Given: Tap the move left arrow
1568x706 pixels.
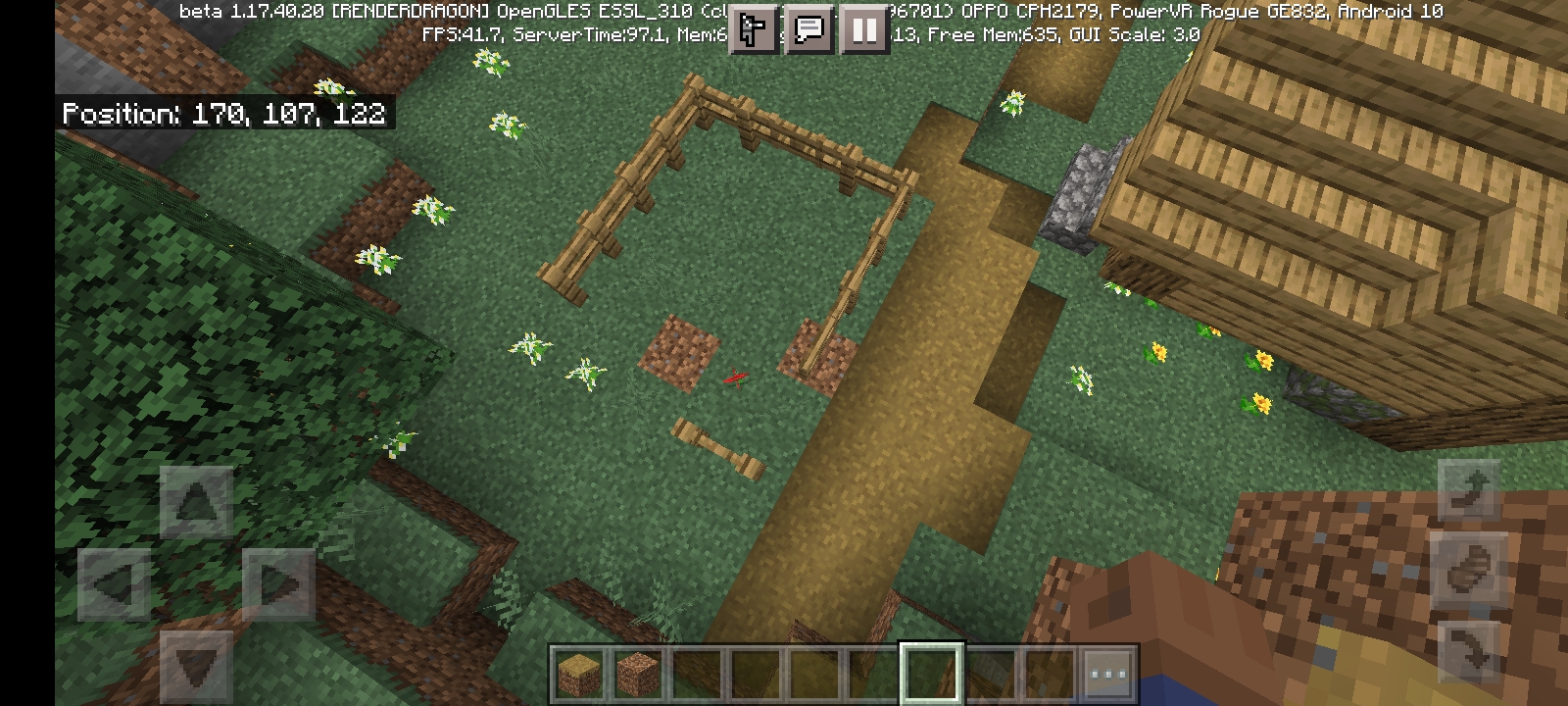Looking at the screenshot, I should [x=114, y=585].
